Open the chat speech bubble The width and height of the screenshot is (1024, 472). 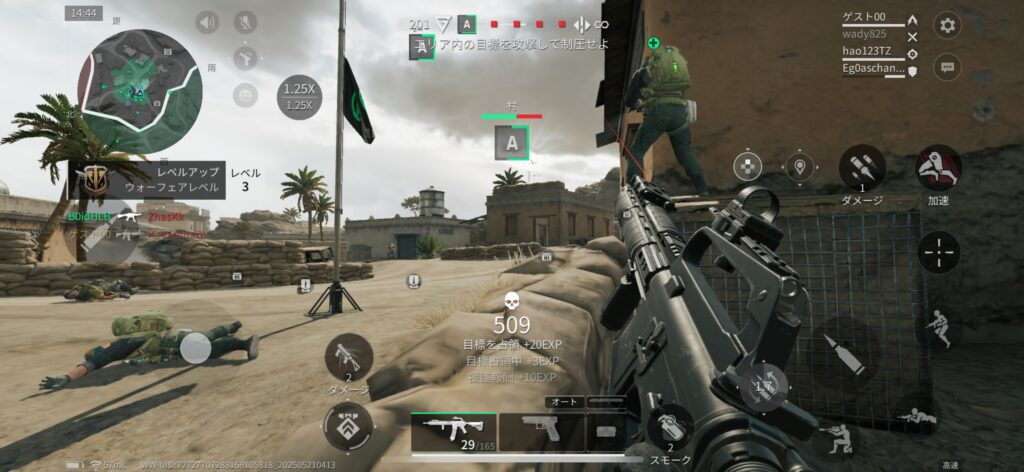[947, 67]
